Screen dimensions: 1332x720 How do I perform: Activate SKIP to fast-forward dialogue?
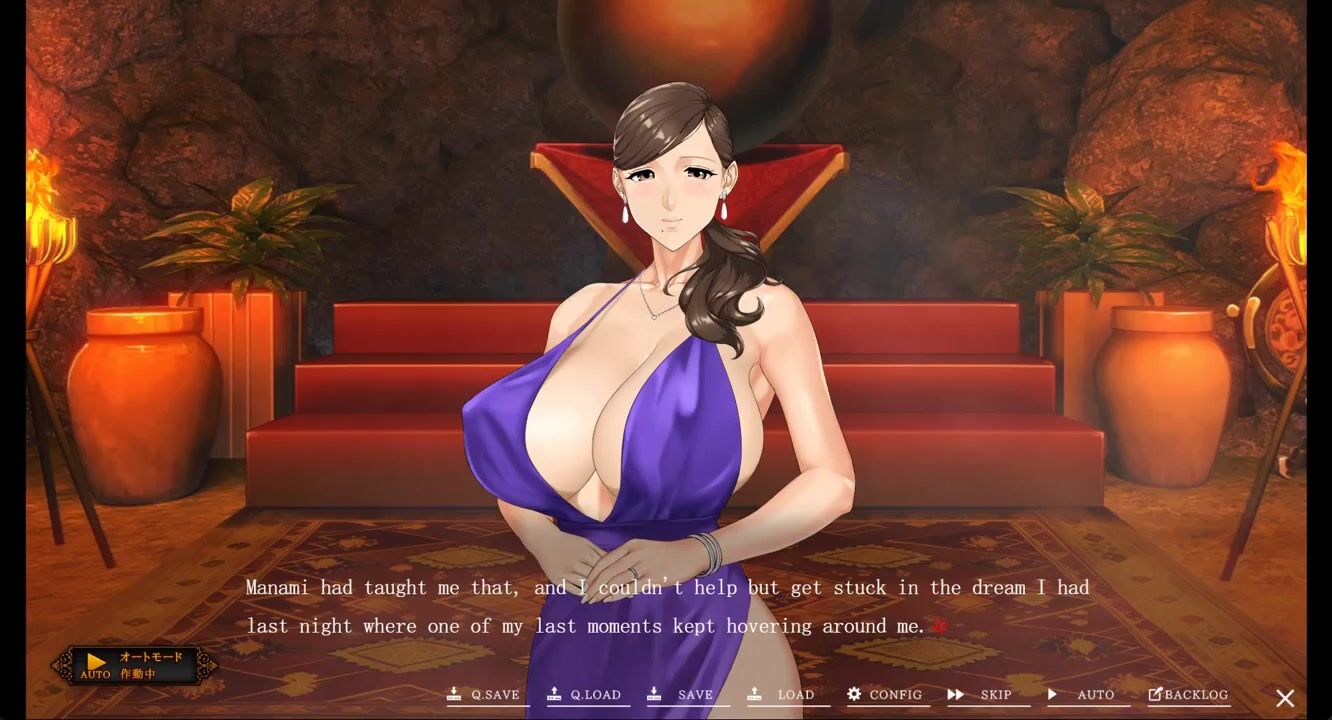click(982, 695)
